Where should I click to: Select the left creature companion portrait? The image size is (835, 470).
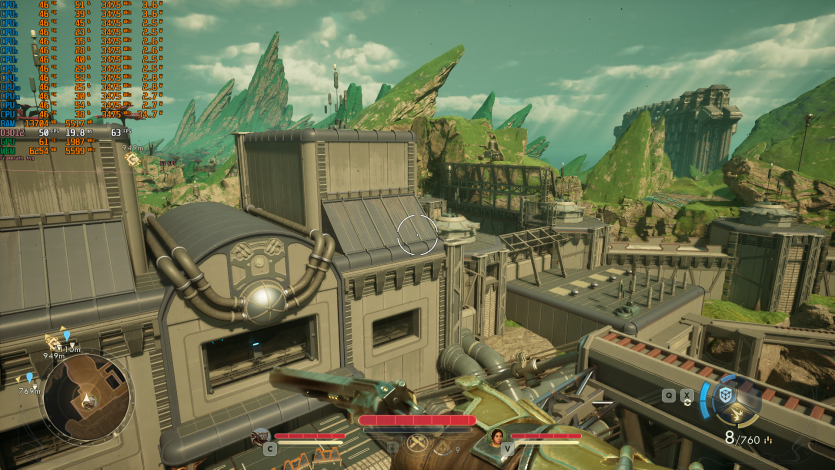pos(261,436)
